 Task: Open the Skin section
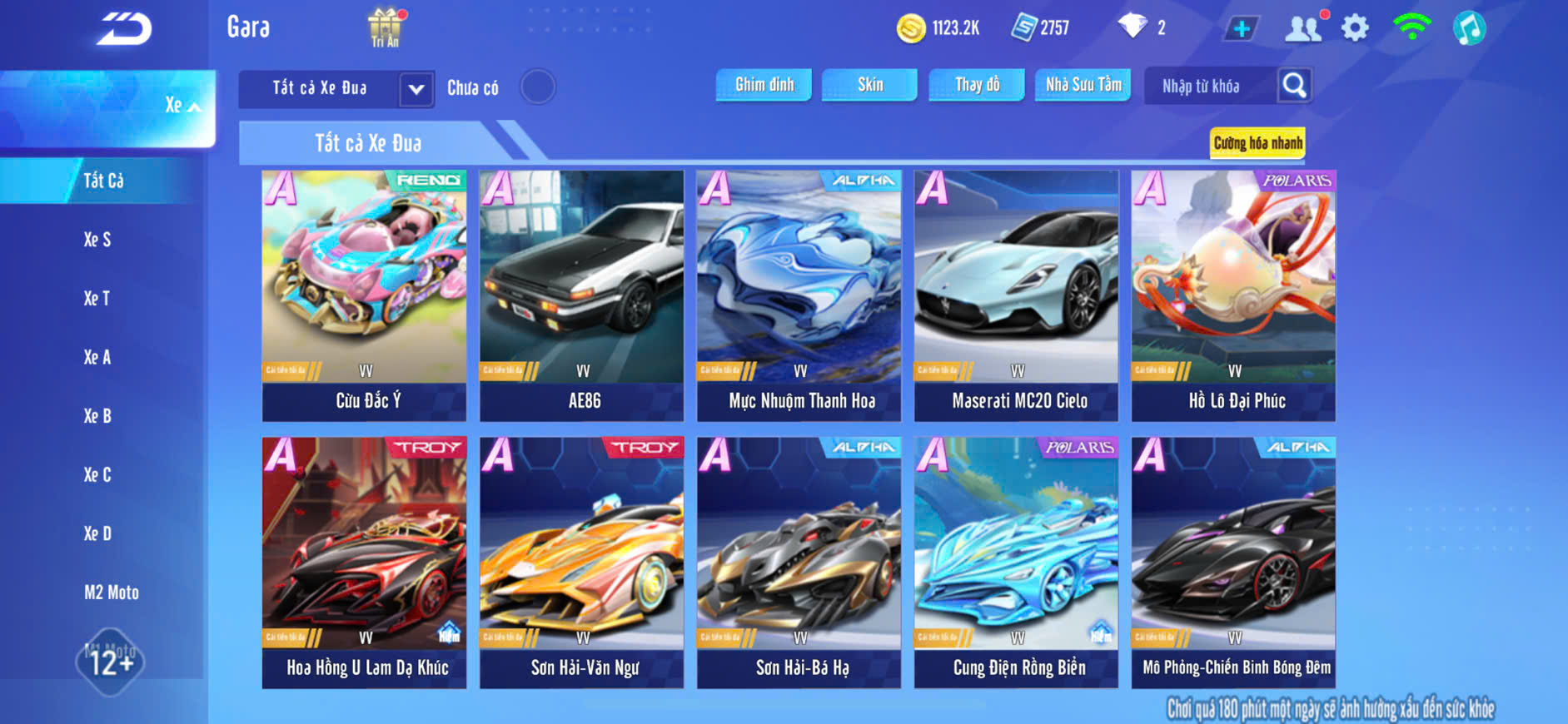(869, 85)
